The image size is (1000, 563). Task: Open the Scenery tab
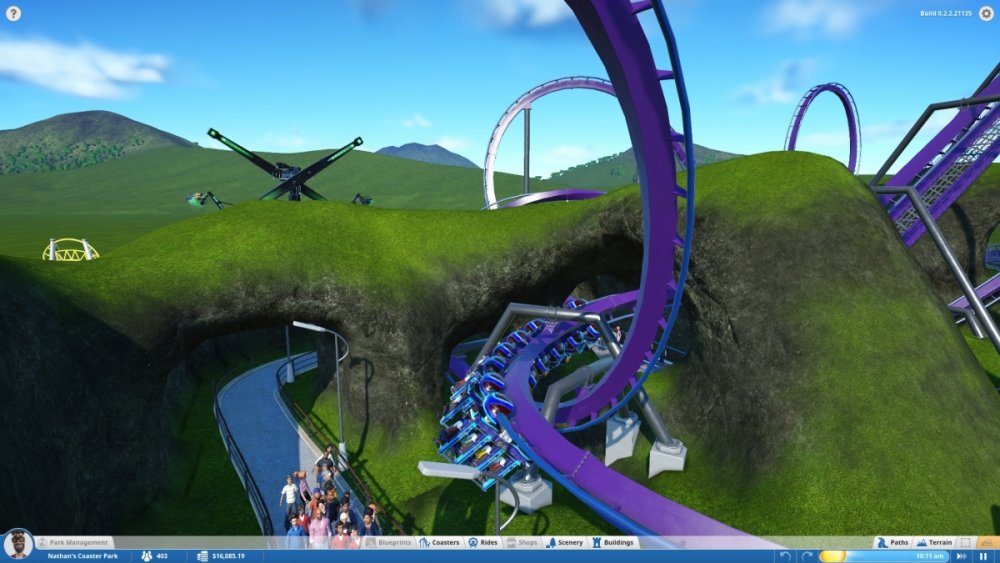[565, 542]
